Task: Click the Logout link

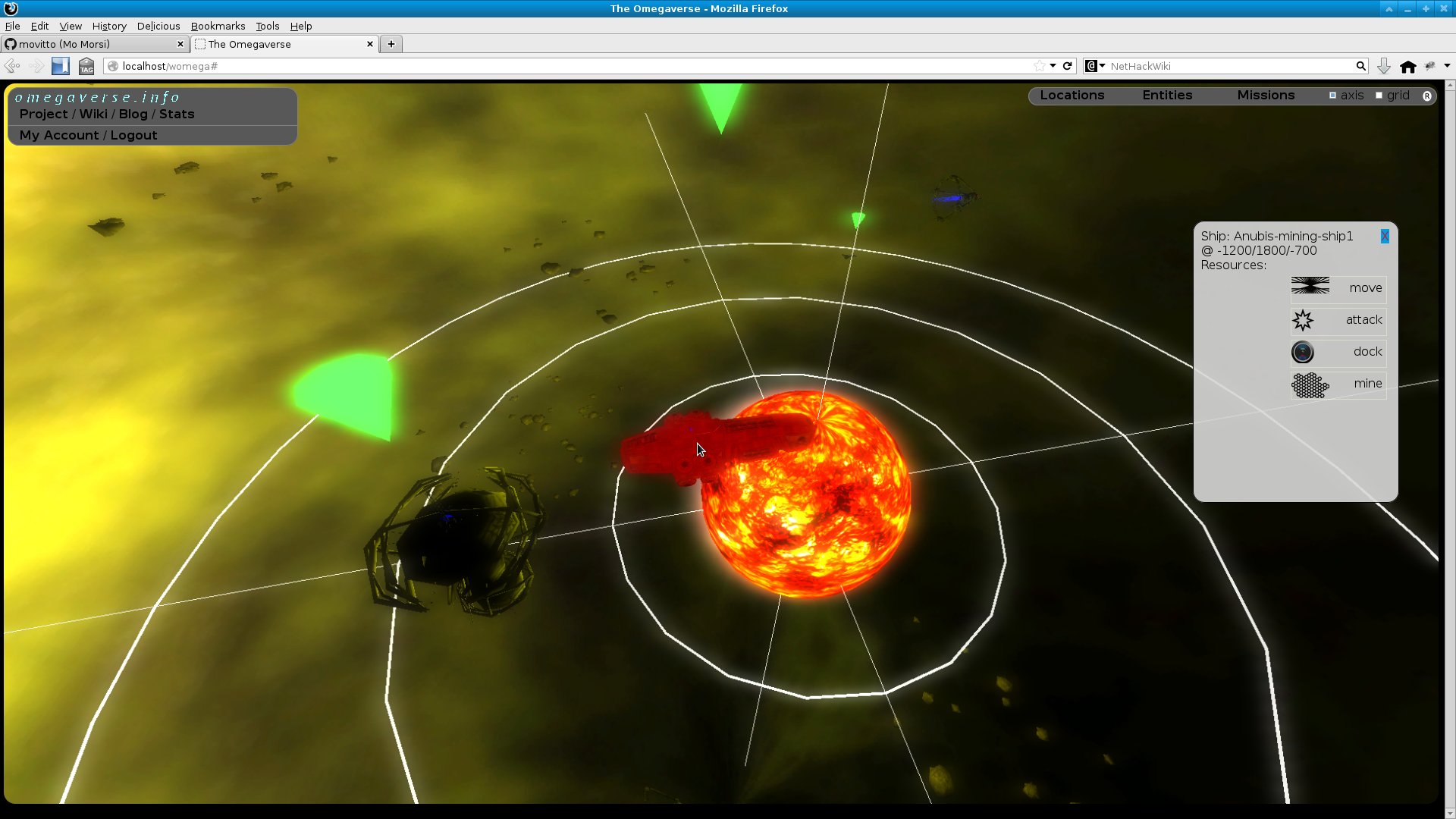Action: pos(133,135)
